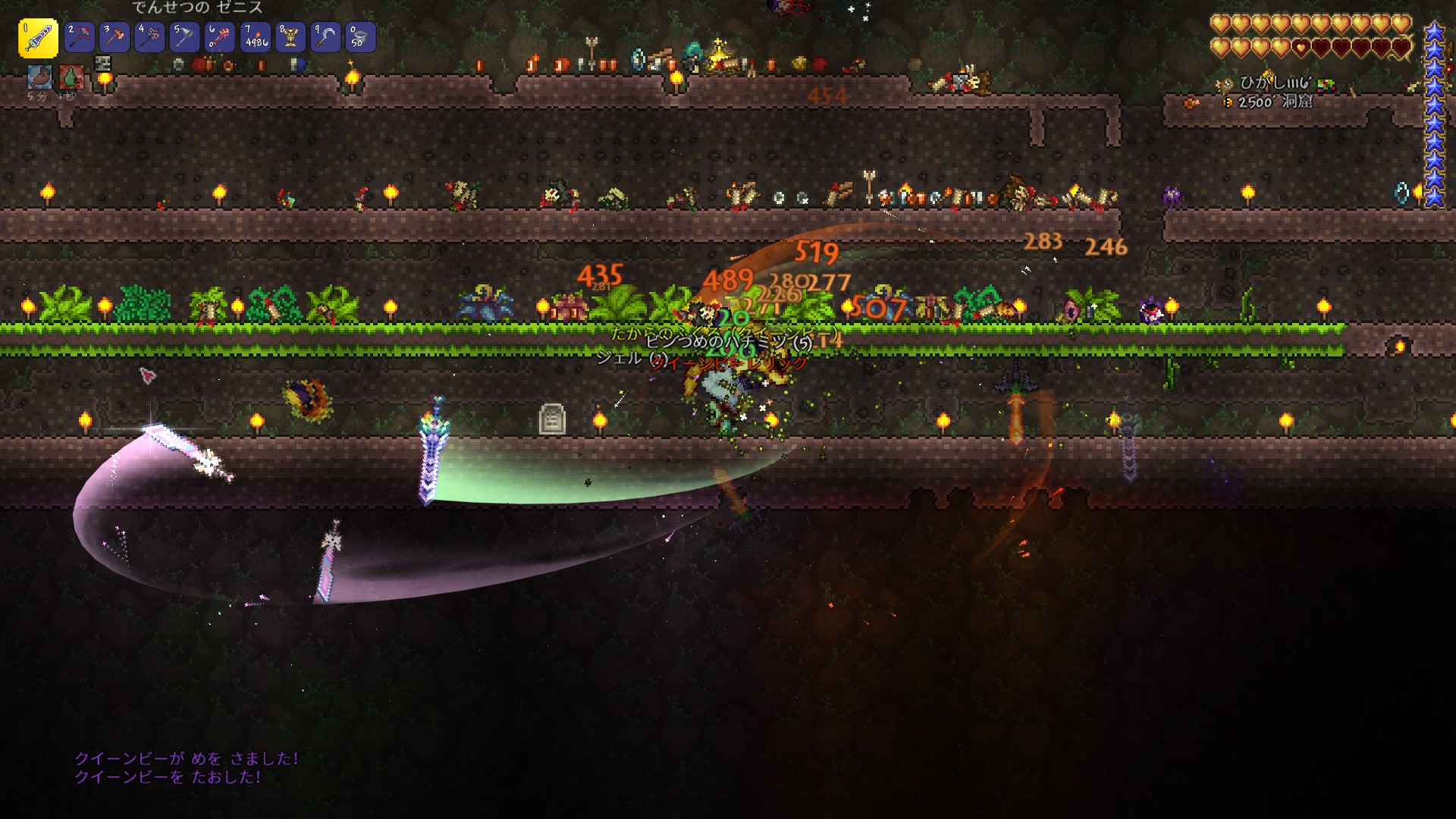Choose the orange hammer in slot 3
The height and width of the screenshot is (819, 1456).
click(x=115, y=37)
